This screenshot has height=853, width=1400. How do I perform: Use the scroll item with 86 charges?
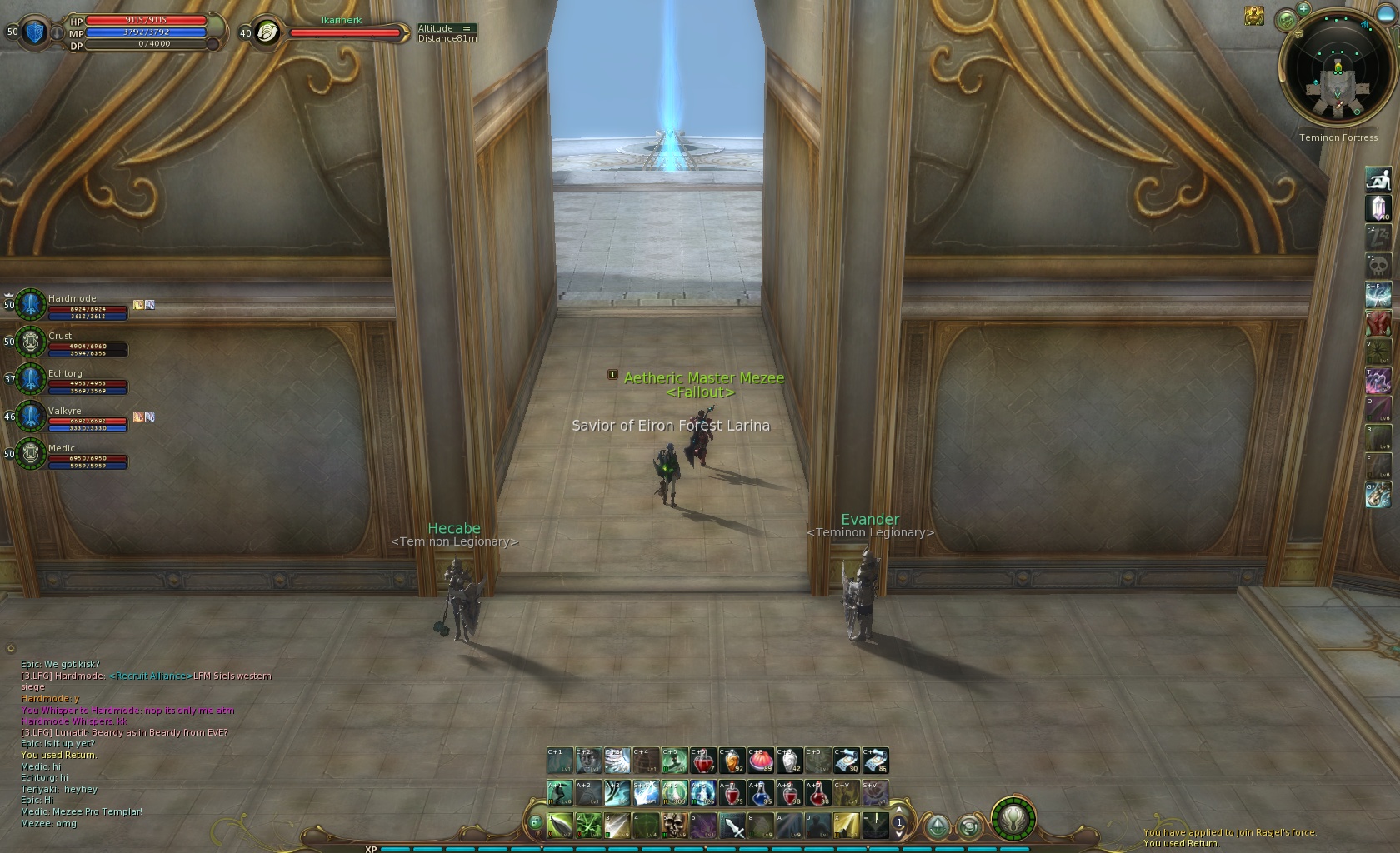tap(875, 761)
